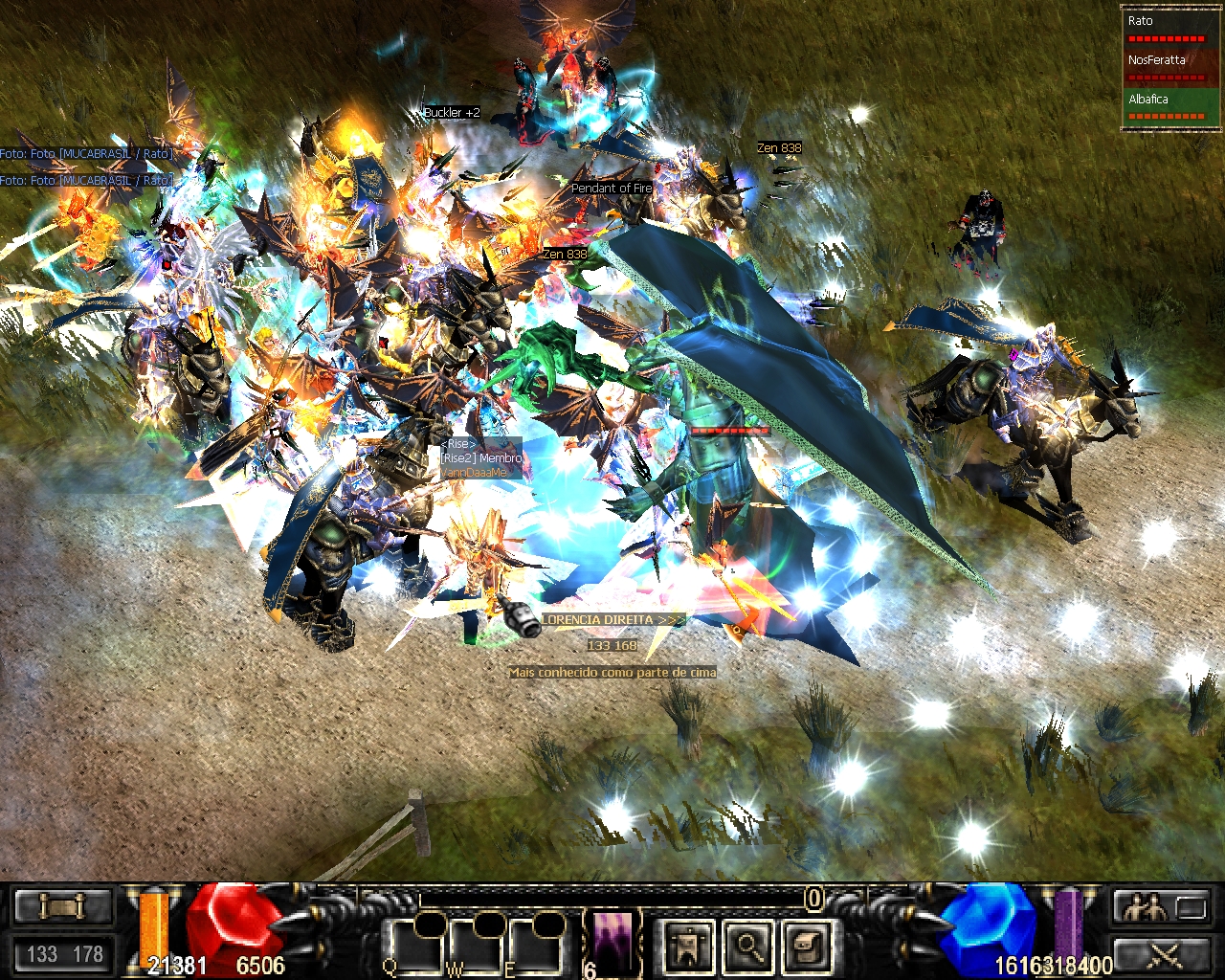Click the rolled scroll button above the coordinates
Image resolution: width=1225 pixels, height=980 pixels.
(x=63, y=905)
